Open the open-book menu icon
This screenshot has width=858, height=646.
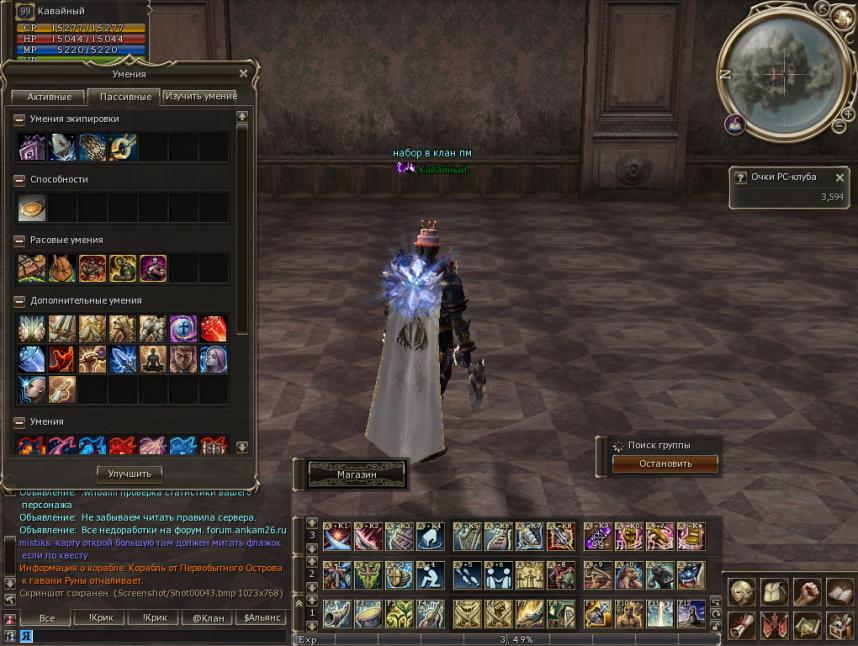pos(839,592)
